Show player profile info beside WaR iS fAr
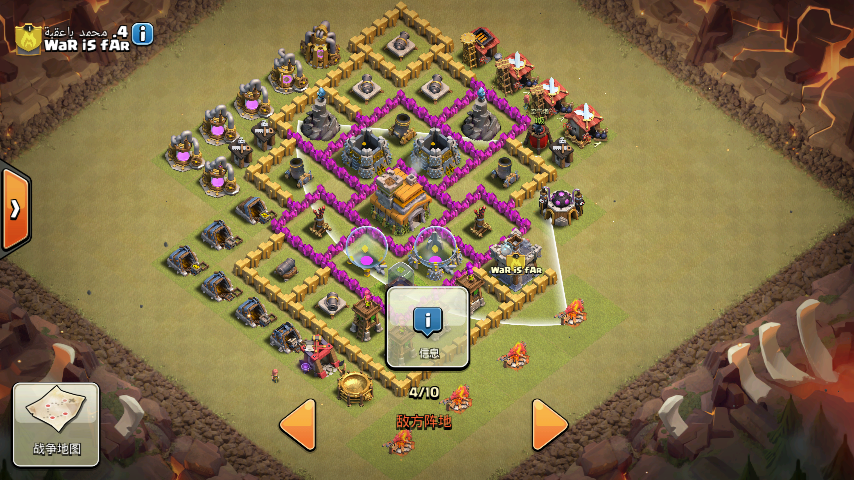This screenshot has width=854, height=480. pyautogui.click(x=143, y=34)
